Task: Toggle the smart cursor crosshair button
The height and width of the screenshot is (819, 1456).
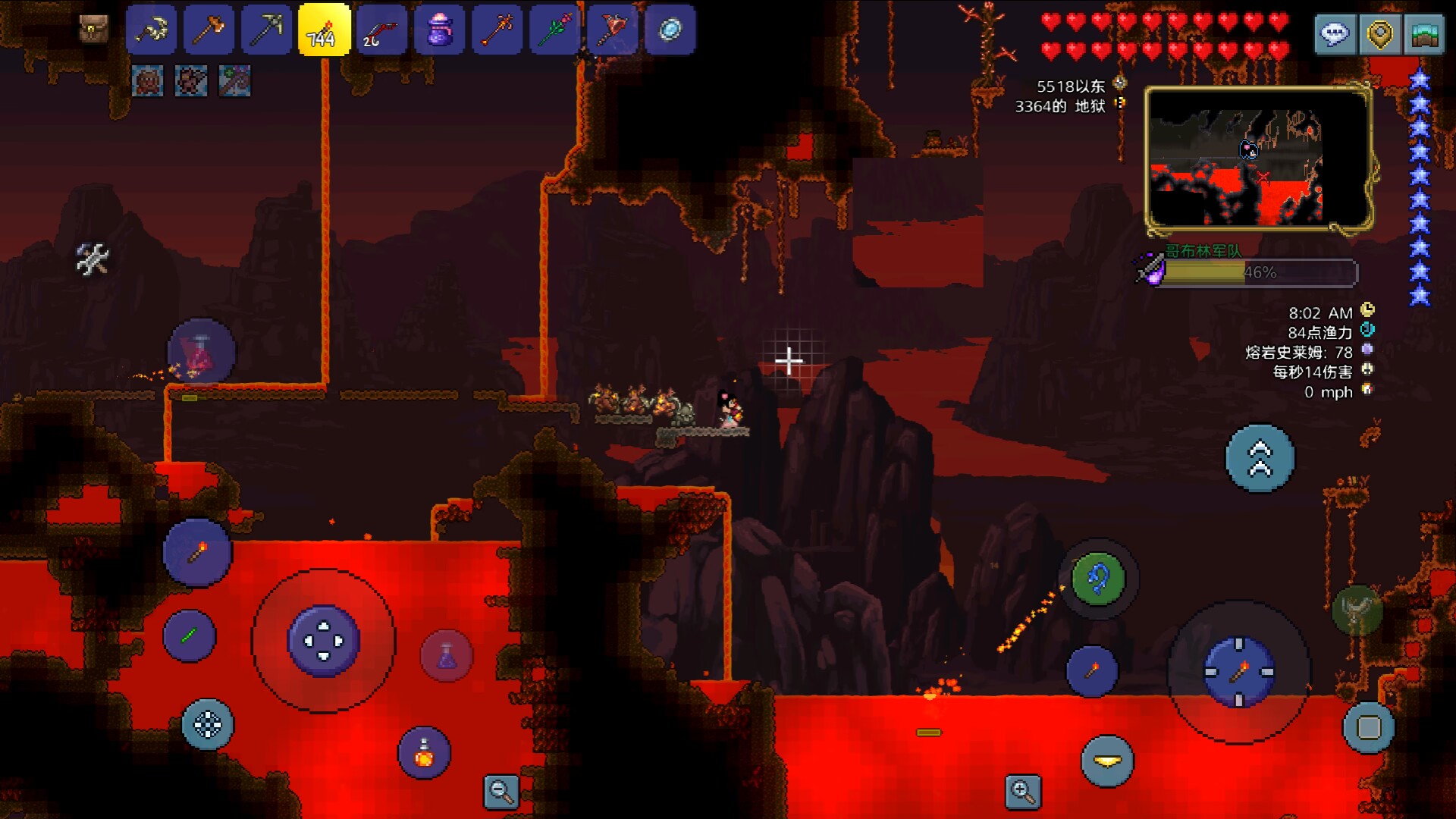Action: click(x=207, y=724)
